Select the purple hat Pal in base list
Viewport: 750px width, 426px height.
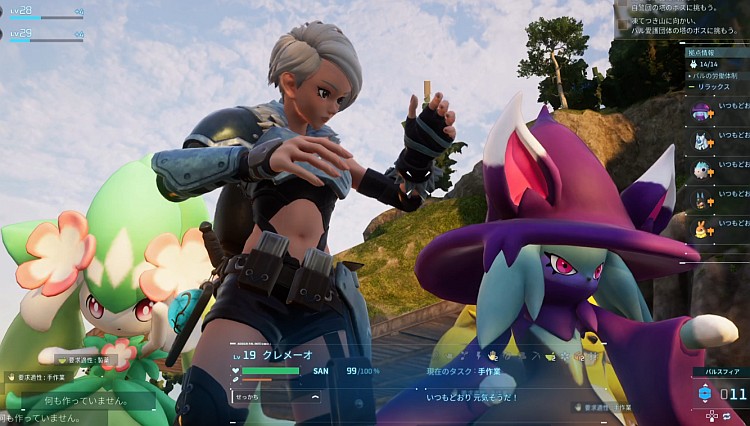[x=701, y=110]
